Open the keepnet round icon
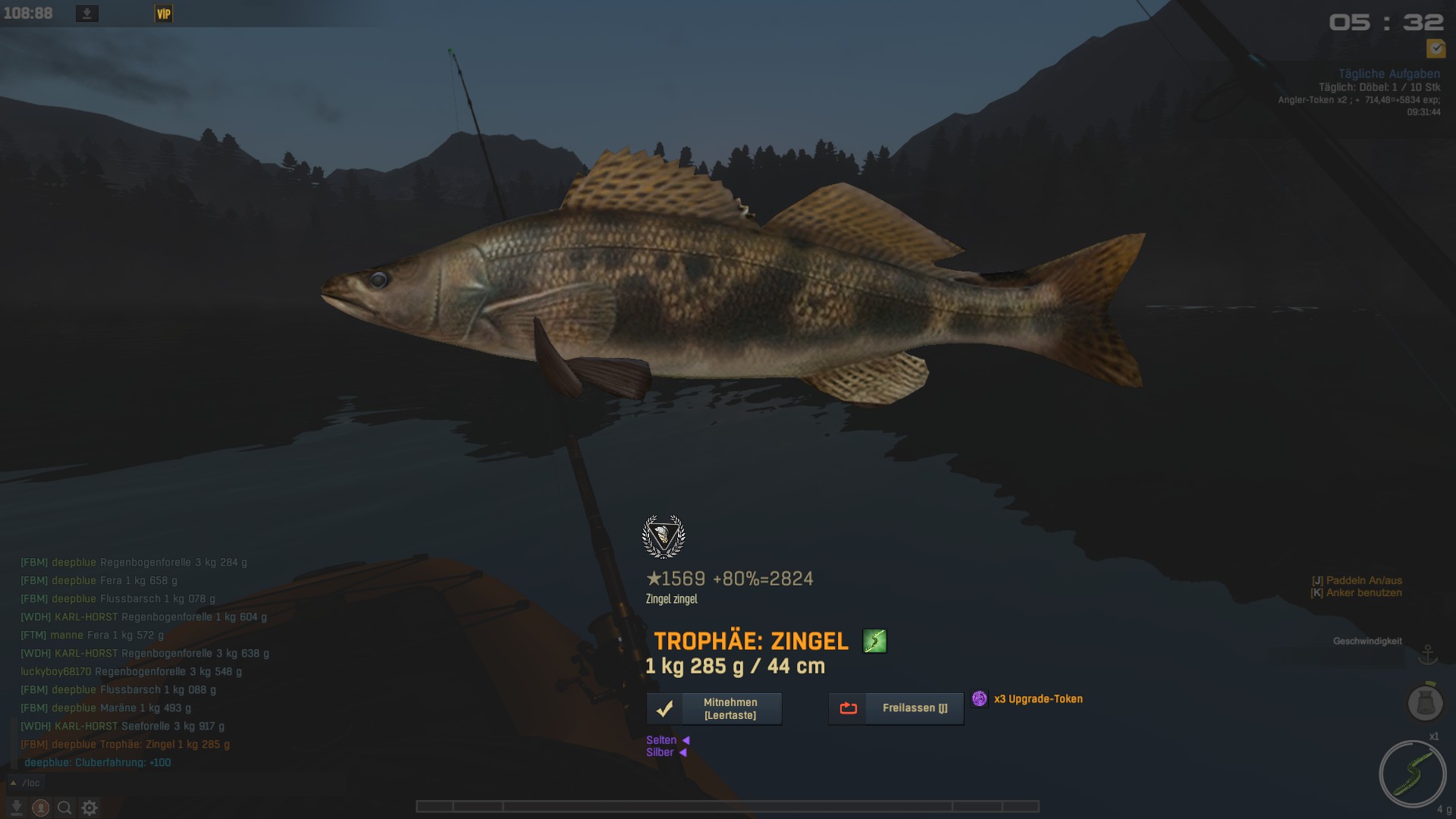The height and width of the screenshot is (819, 1456). pos(1425,702)
